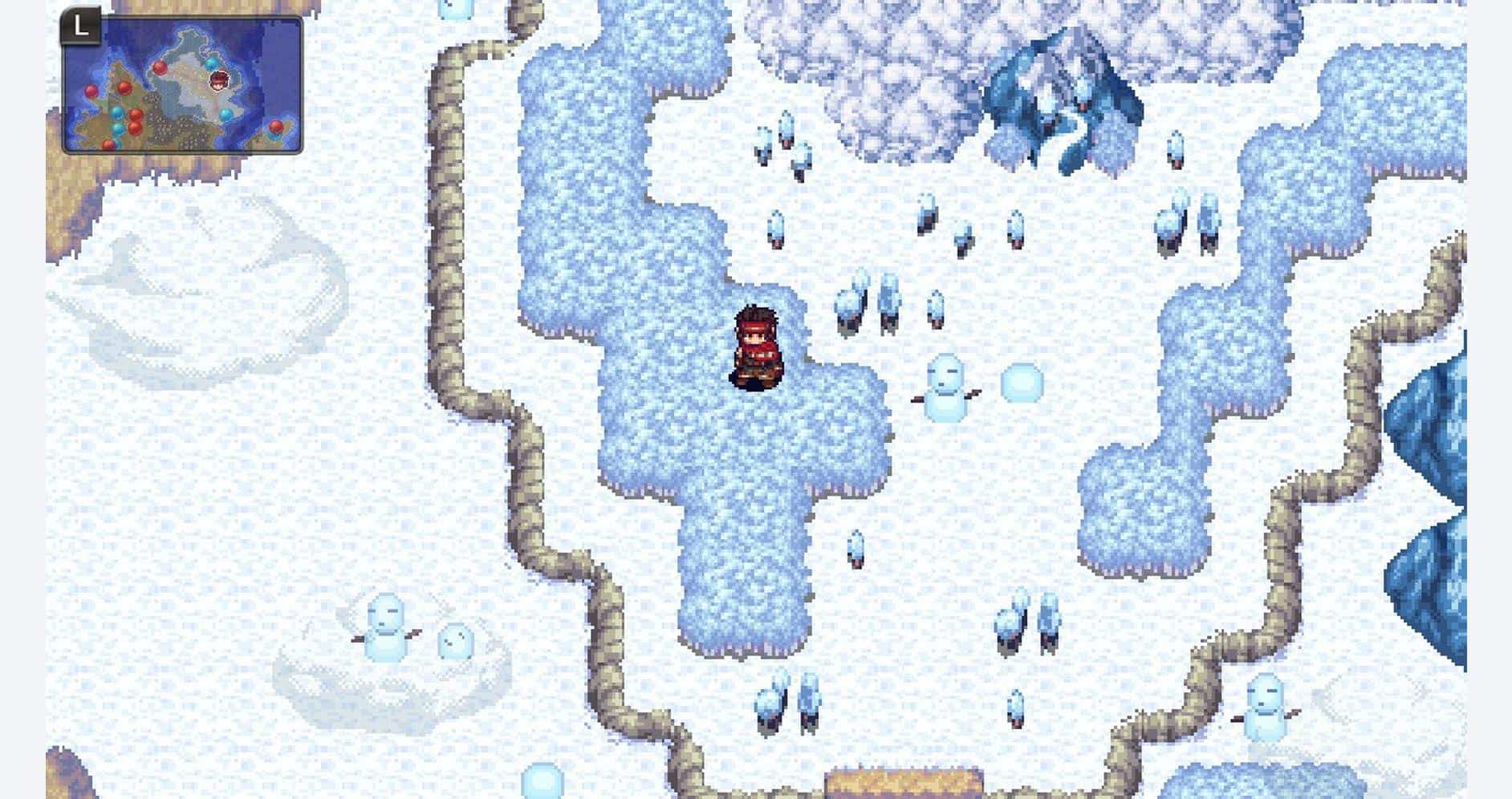
Task: Click the red marker nearest the minimap's center
Action: [161, 68]
